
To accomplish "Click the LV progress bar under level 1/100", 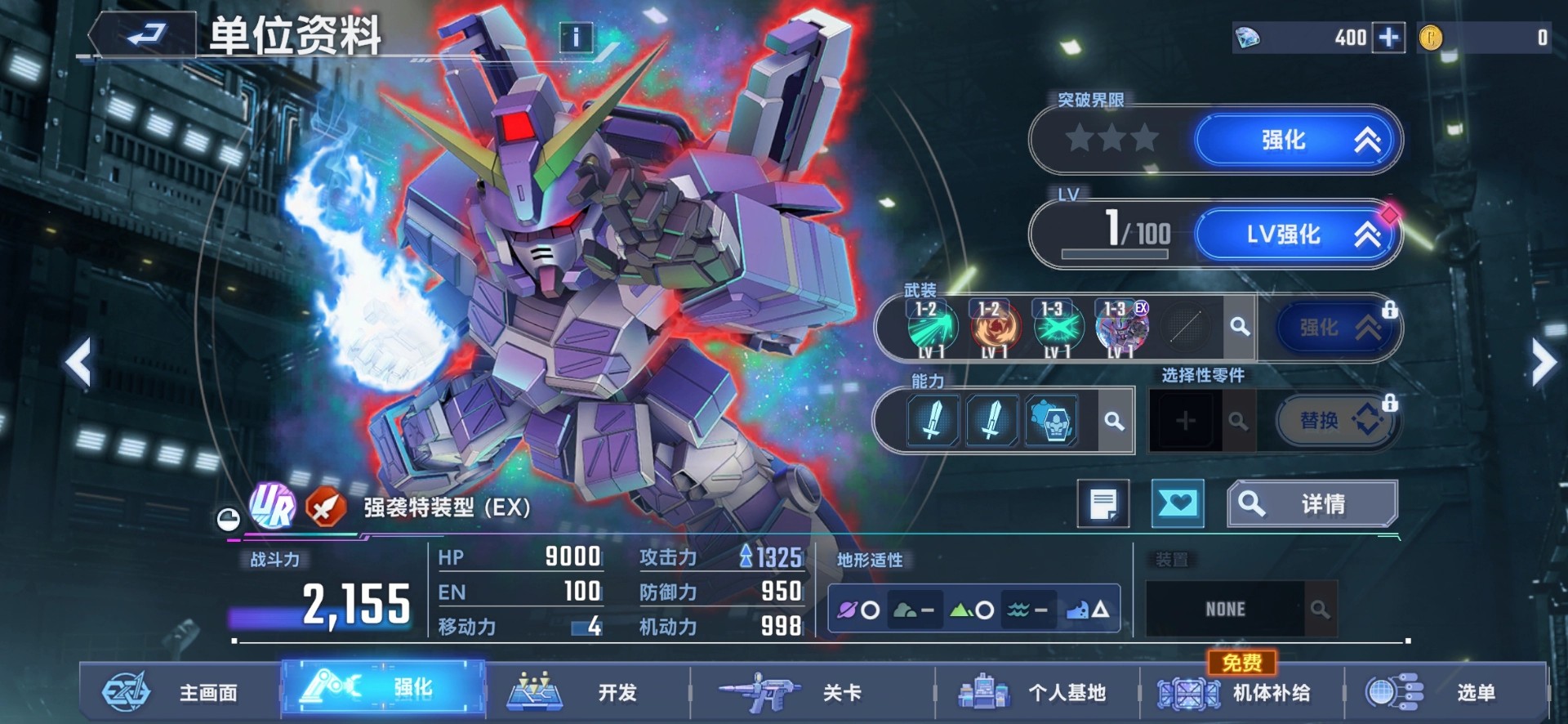I will pos(1117,254).
